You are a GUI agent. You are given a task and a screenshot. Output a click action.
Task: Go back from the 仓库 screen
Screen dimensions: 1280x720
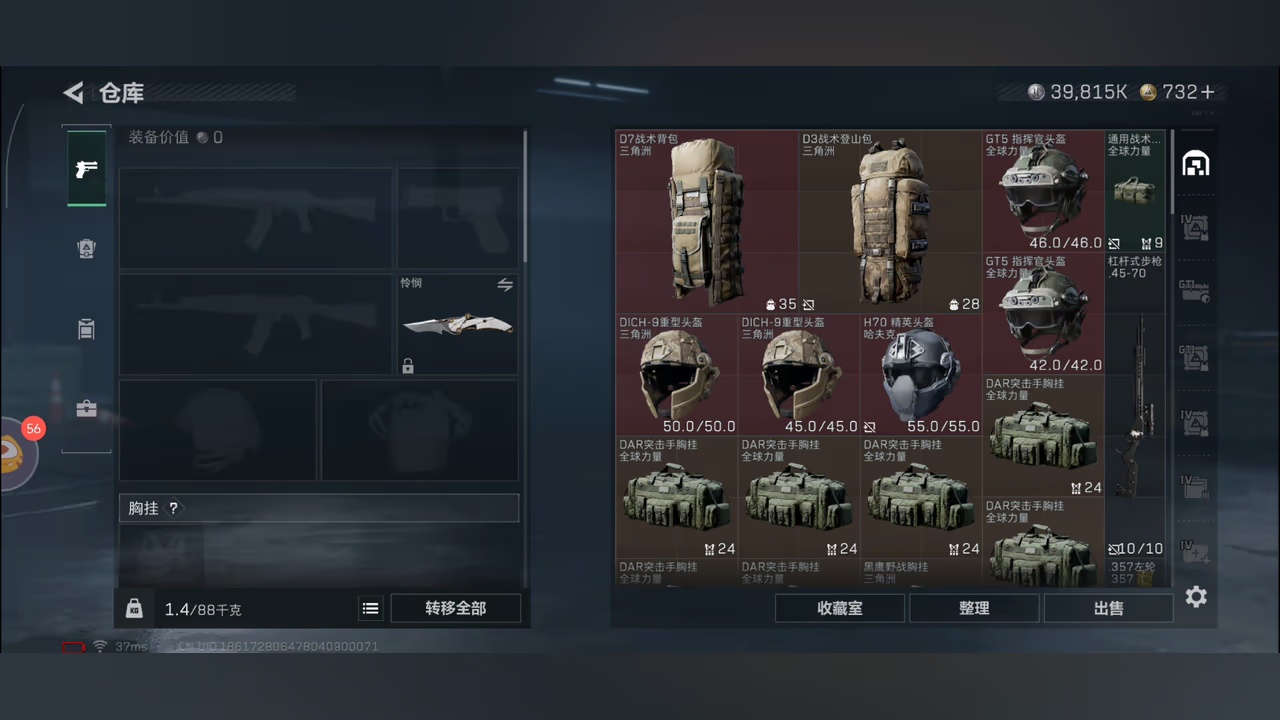(x=74, y=93)
